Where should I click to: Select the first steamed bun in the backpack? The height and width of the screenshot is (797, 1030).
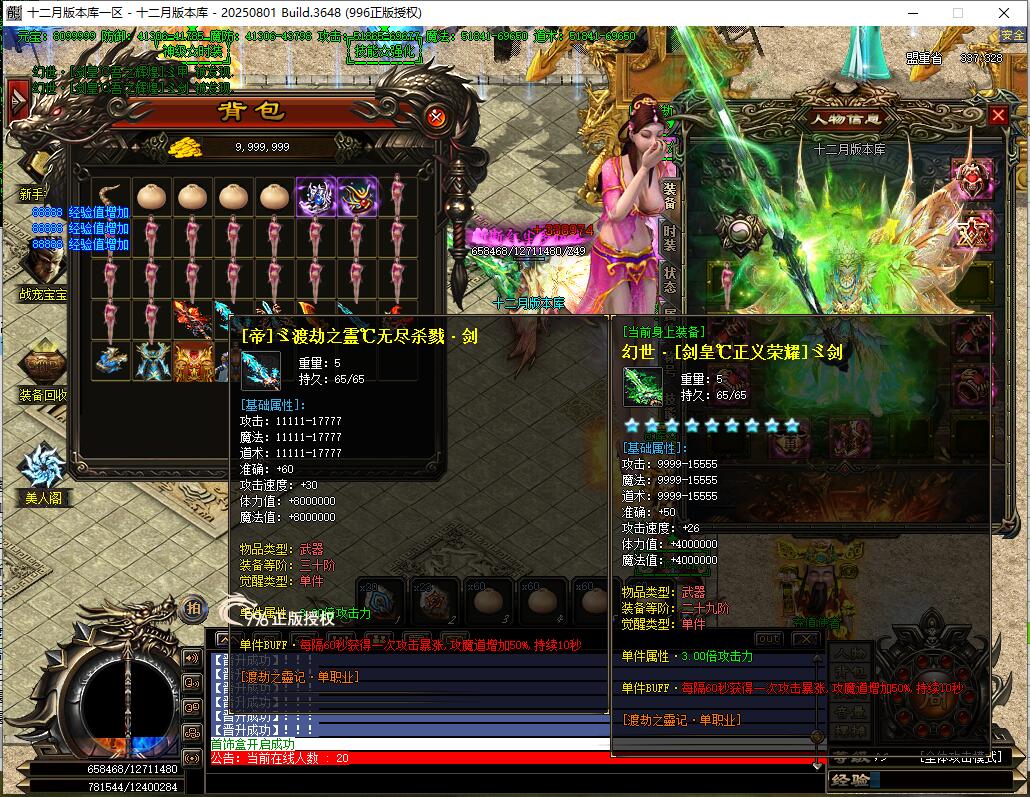pyautogui.click(x=151, y=197)
